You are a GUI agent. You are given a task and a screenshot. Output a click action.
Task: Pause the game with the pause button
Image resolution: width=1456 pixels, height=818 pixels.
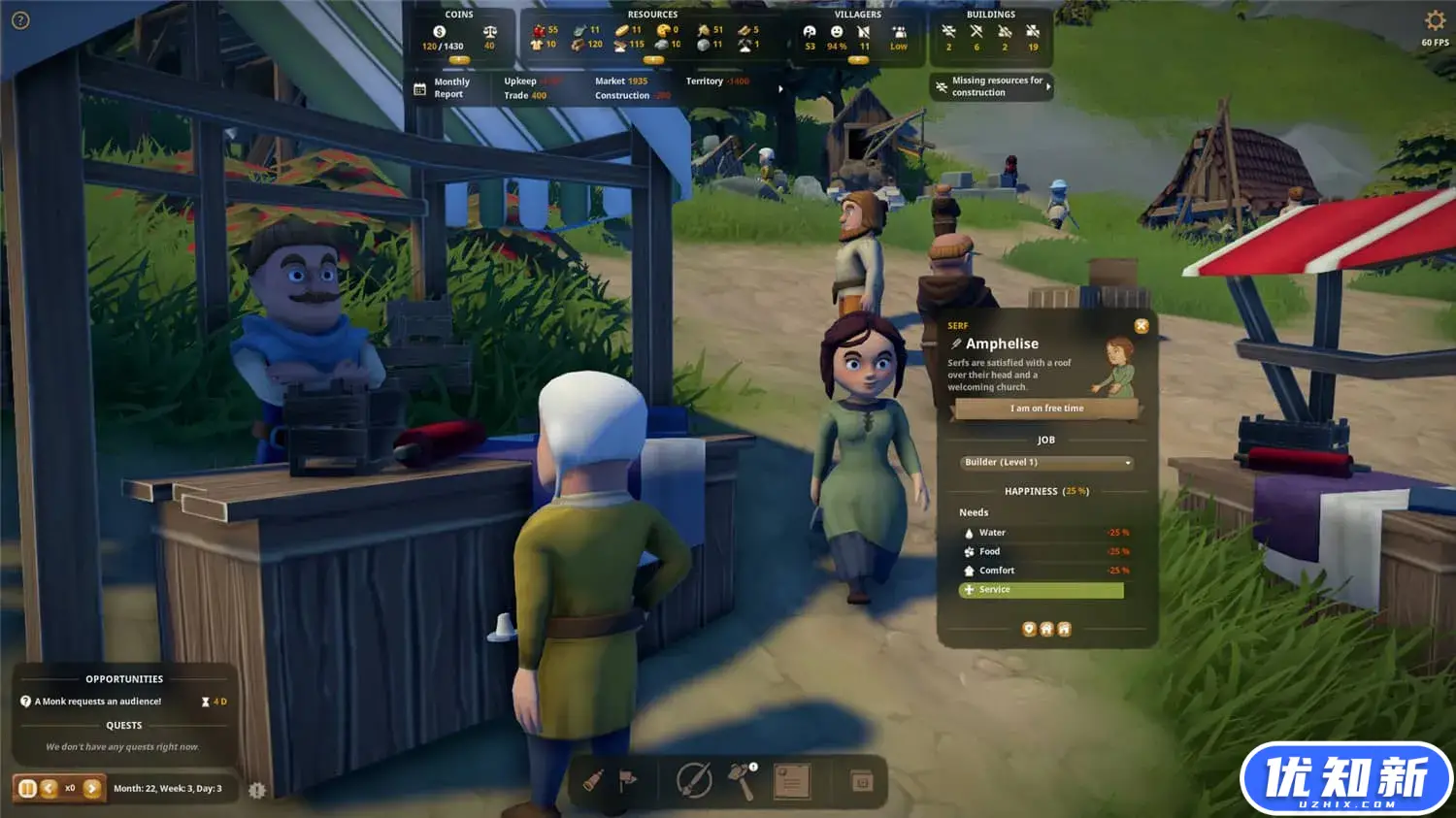[x=27, y=789]
